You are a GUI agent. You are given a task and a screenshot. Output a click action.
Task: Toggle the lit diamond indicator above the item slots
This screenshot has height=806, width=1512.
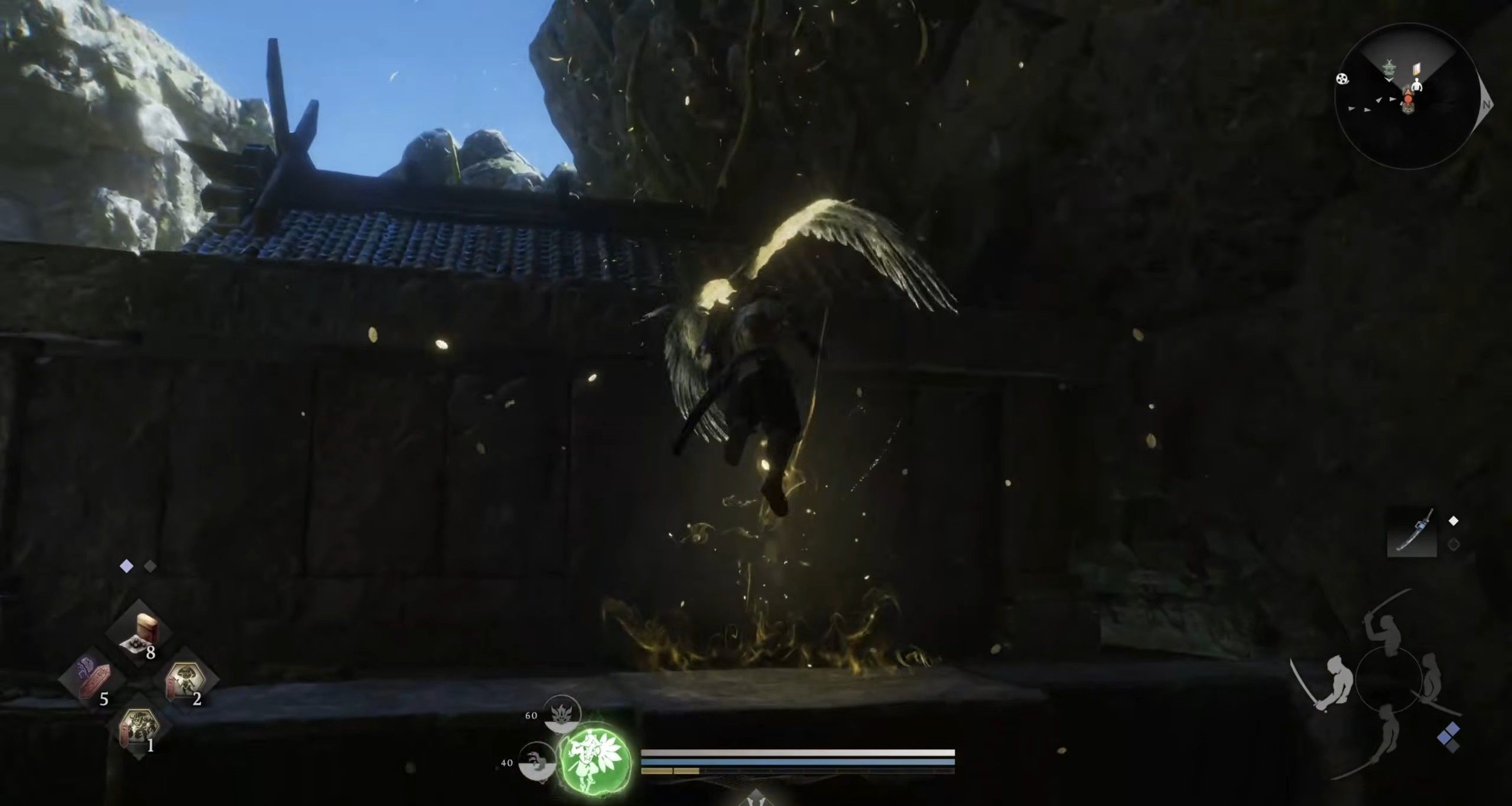[126, 567]
